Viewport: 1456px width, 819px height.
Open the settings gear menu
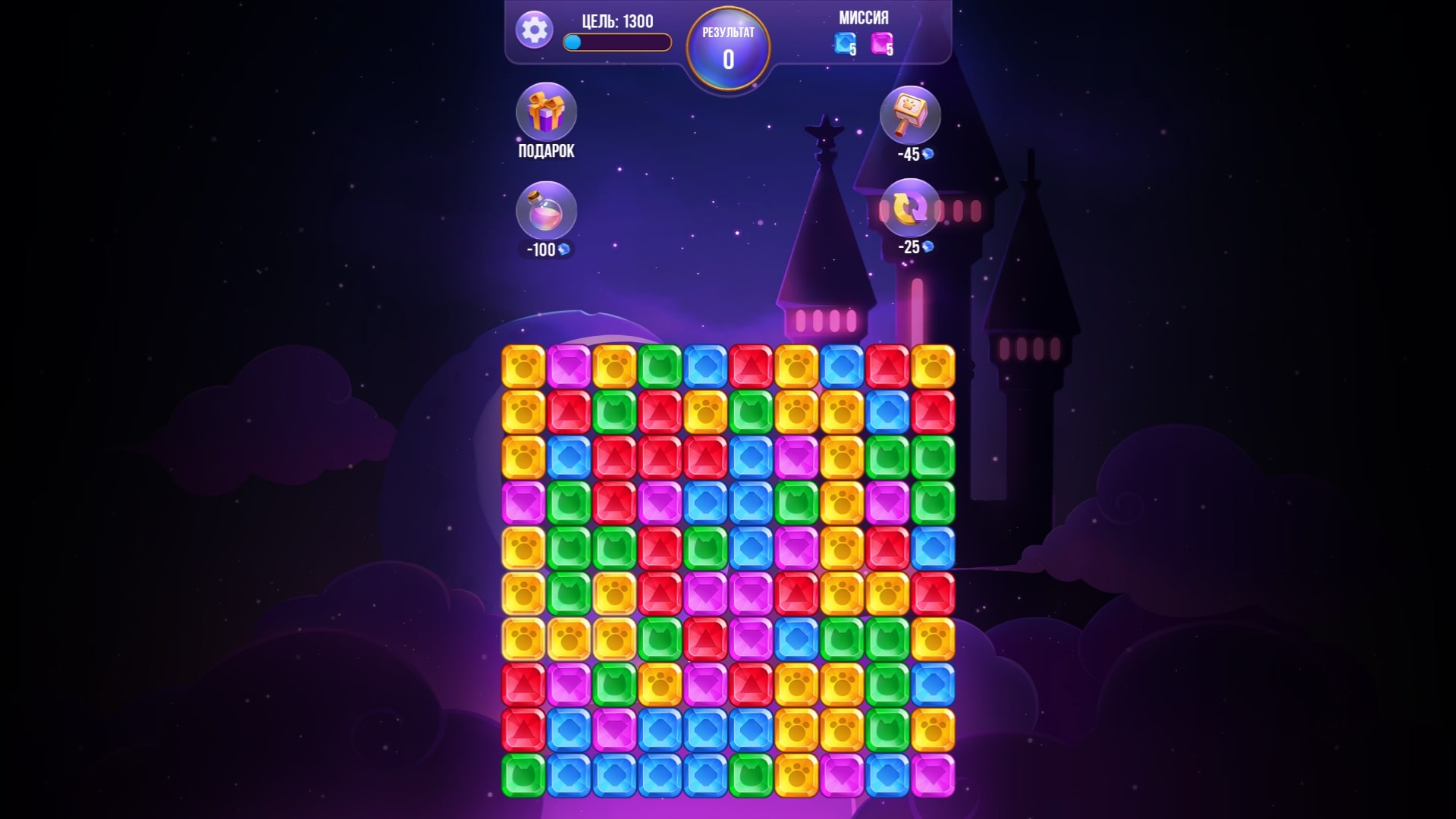pos(535,28)
